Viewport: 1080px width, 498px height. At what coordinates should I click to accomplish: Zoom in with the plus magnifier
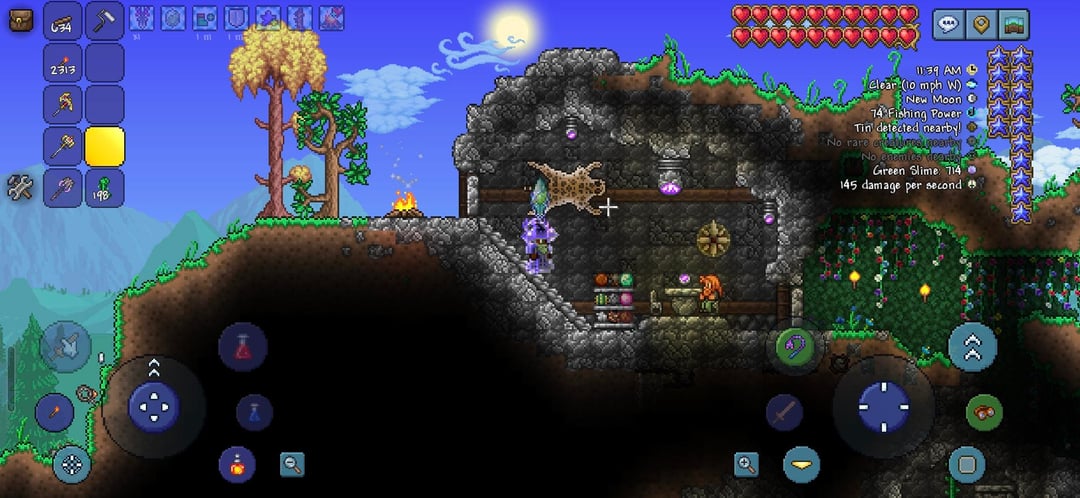click(746, 463)
